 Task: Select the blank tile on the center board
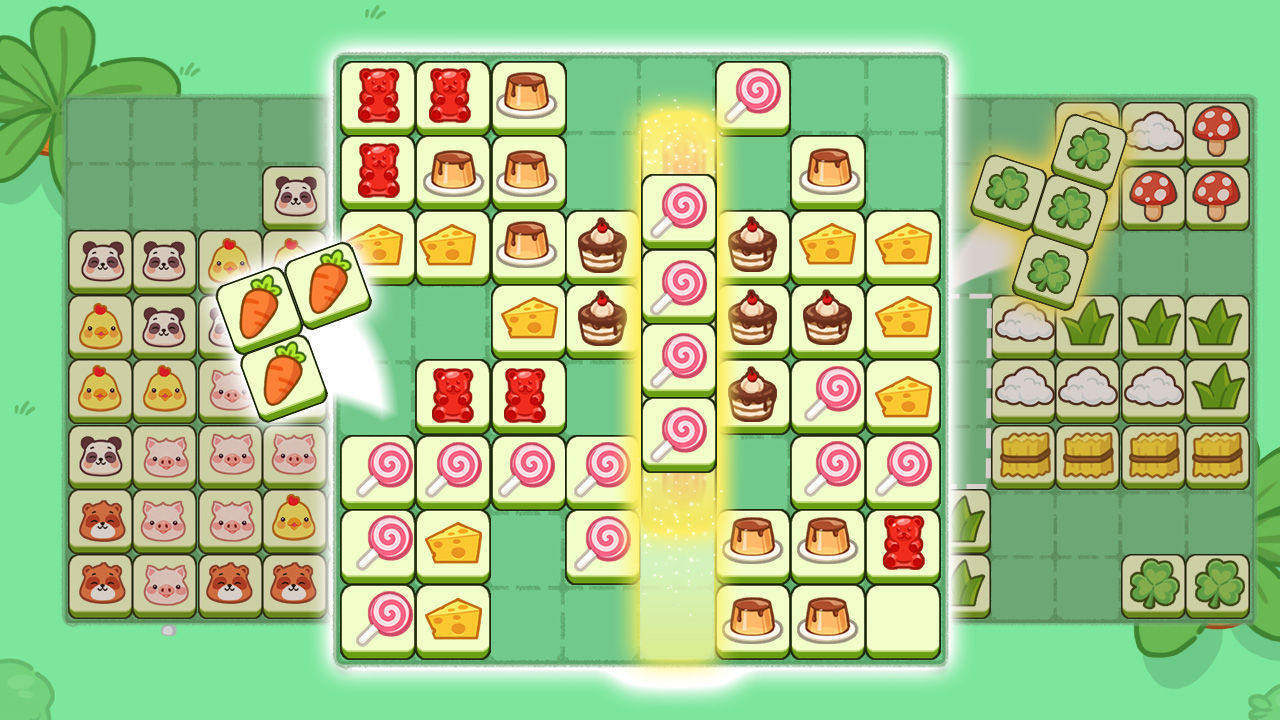[903, 620]
